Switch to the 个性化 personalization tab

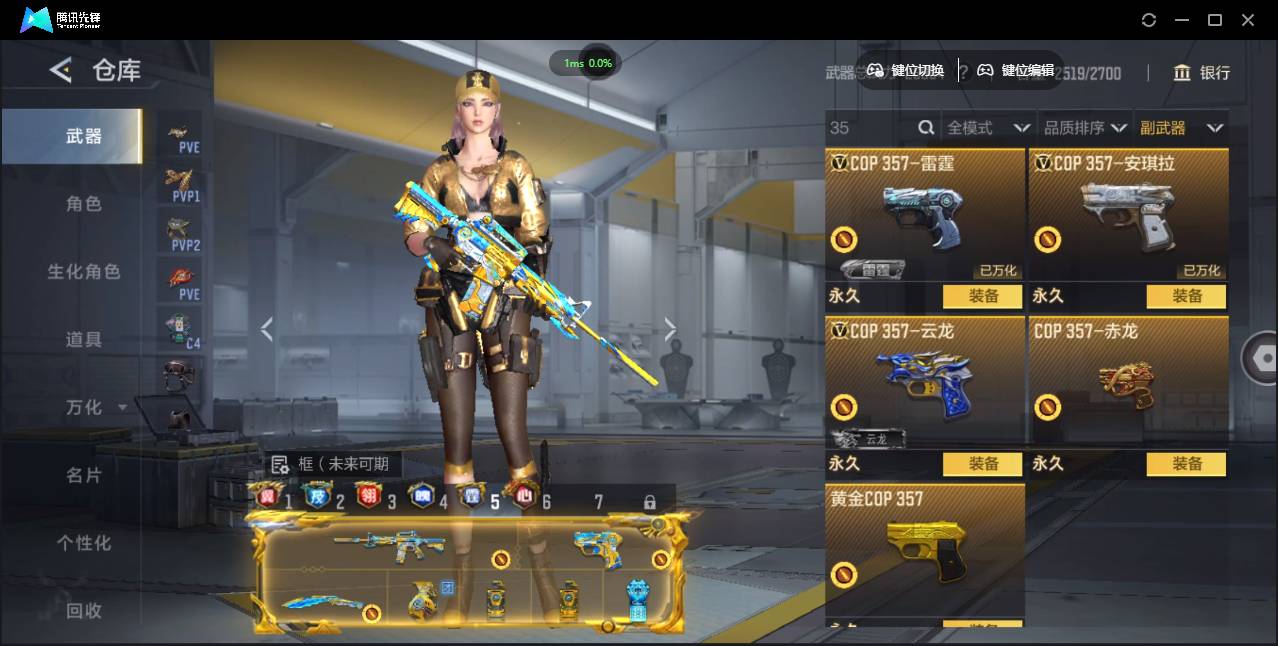(84, 543)
